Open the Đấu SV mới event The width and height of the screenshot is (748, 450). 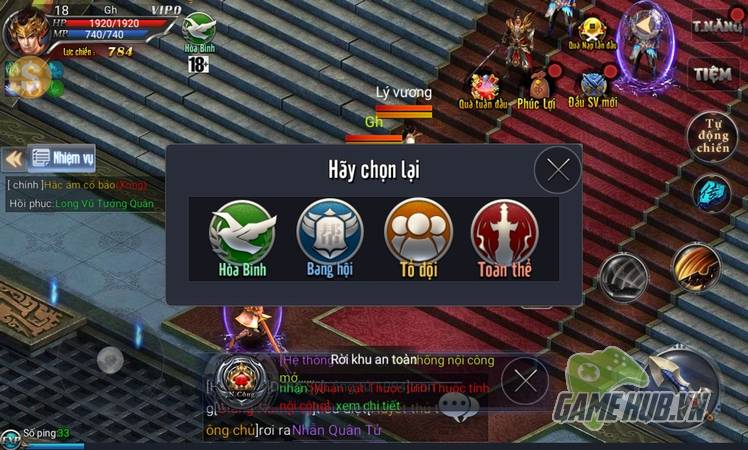coord(594,88)
